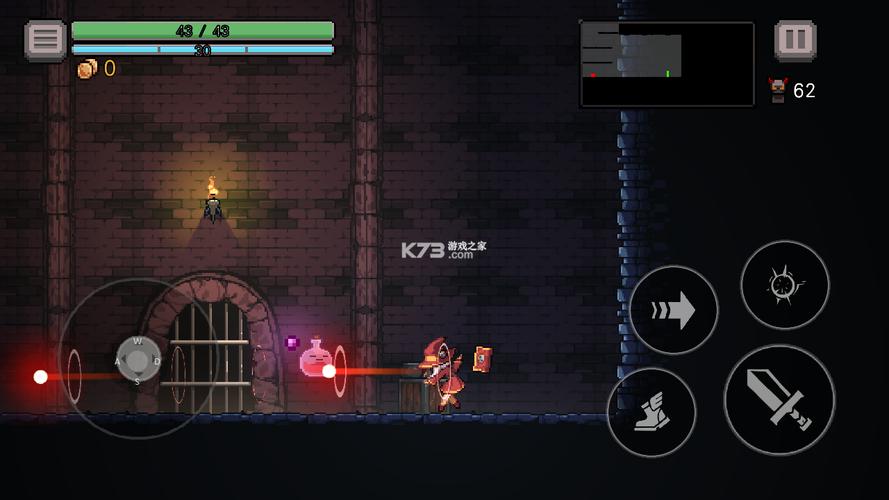Open the hamburger menu button

45,40
